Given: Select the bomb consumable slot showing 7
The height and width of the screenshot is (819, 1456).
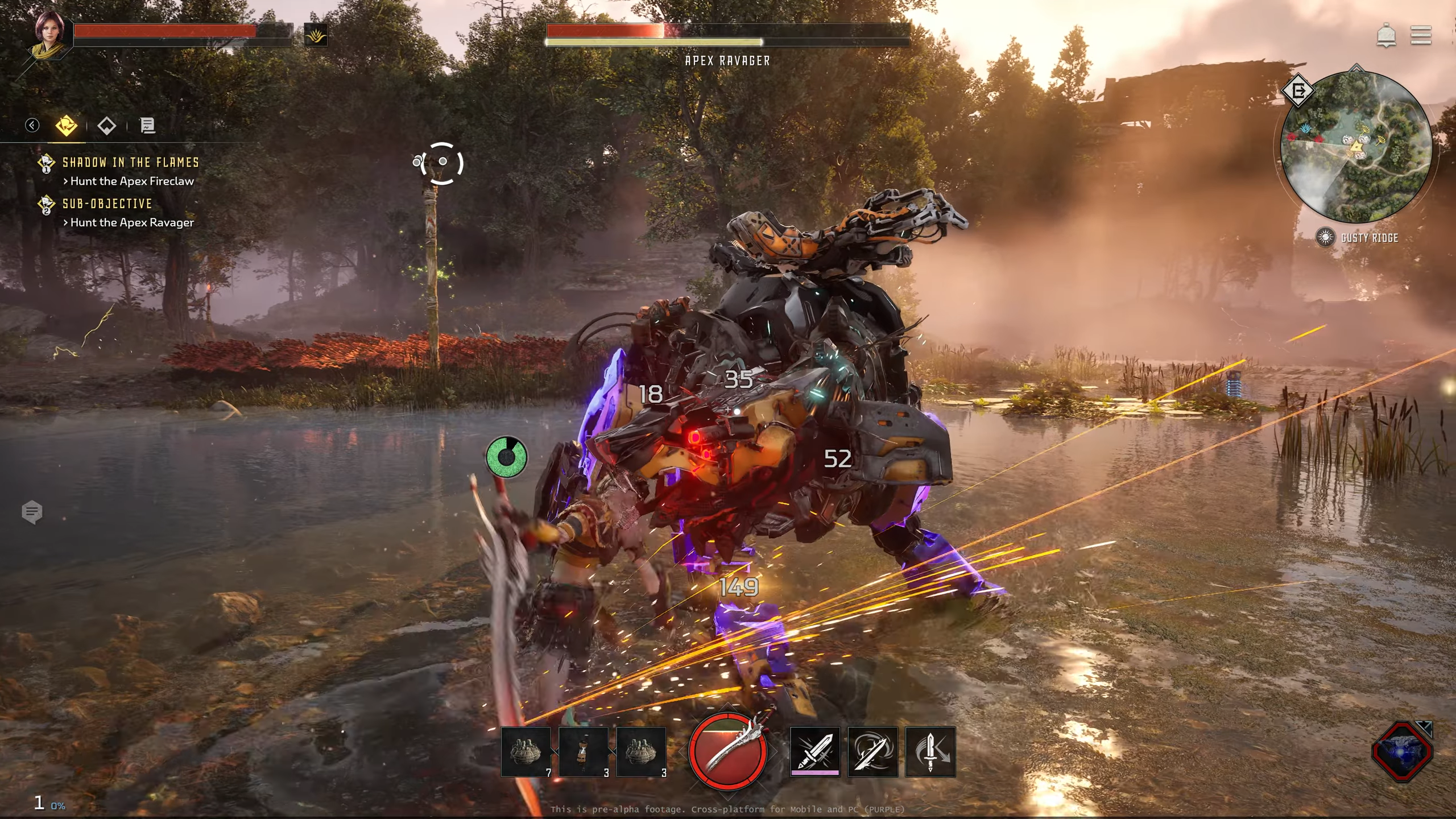Looking at the screenshot, I should (x=526, y=751).
